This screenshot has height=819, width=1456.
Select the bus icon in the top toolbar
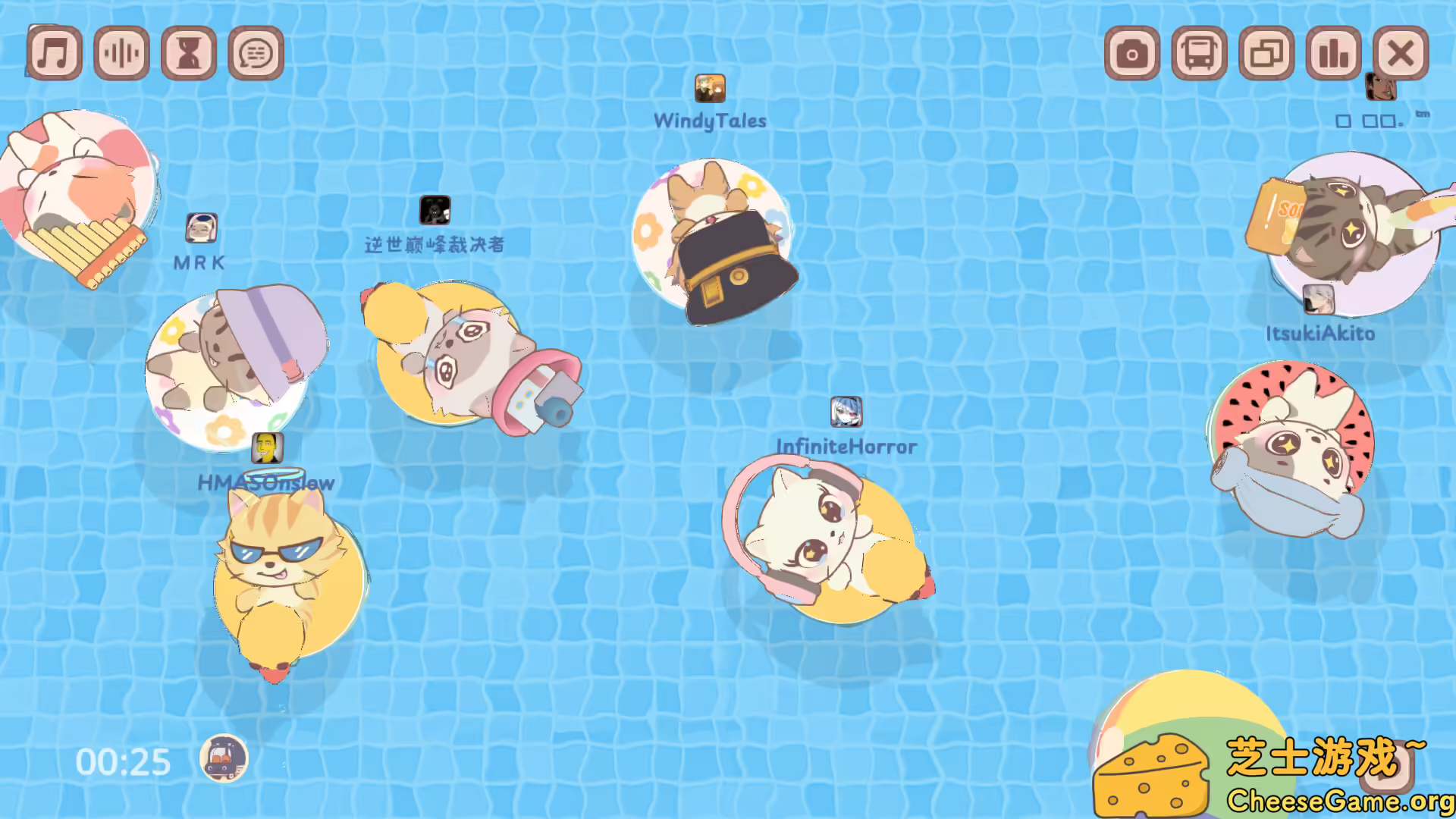click(x=1198, y=53)
